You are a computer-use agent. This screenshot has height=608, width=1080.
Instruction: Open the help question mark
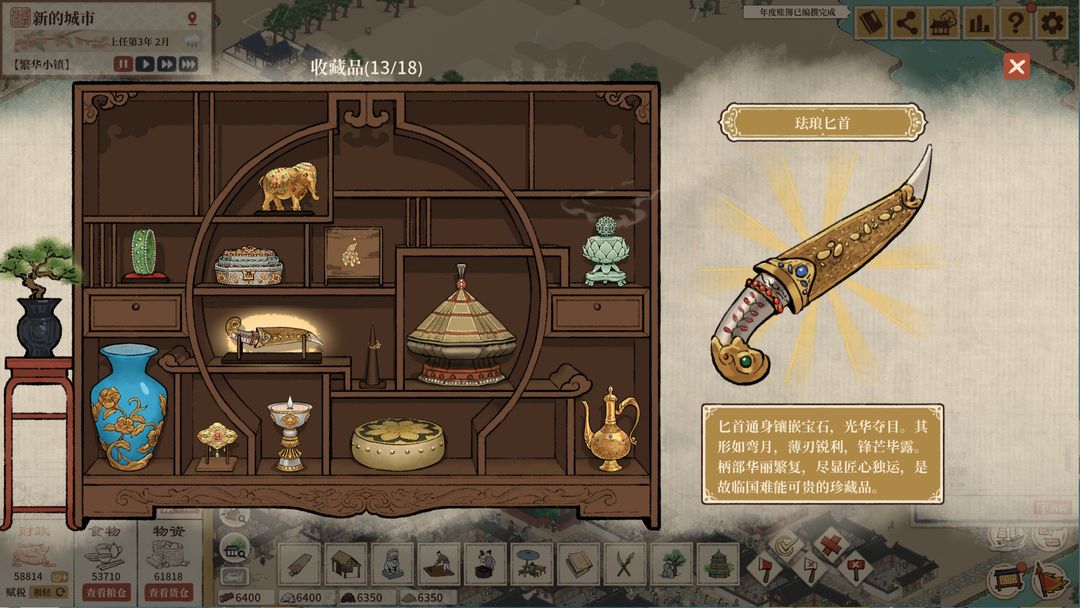1015,23
